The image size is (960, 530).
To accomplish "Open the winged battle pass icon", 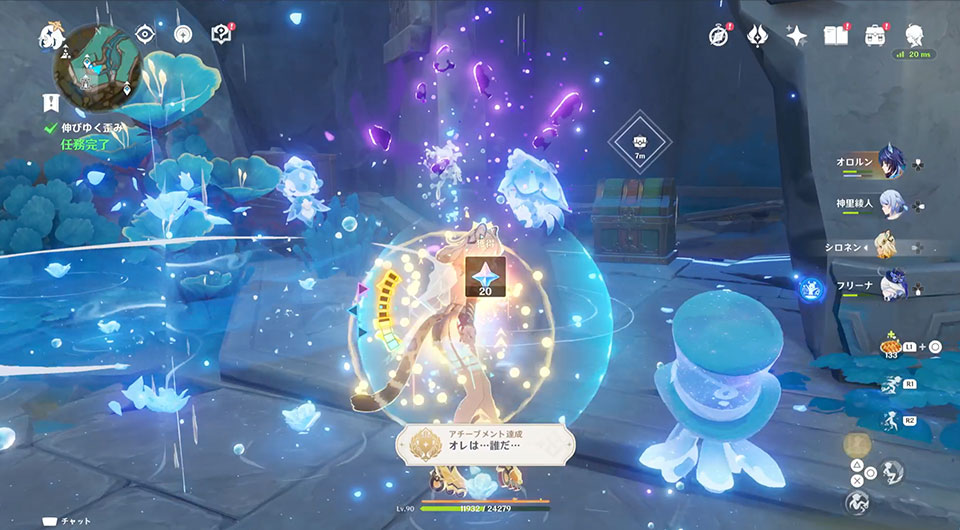I will 757,35.
